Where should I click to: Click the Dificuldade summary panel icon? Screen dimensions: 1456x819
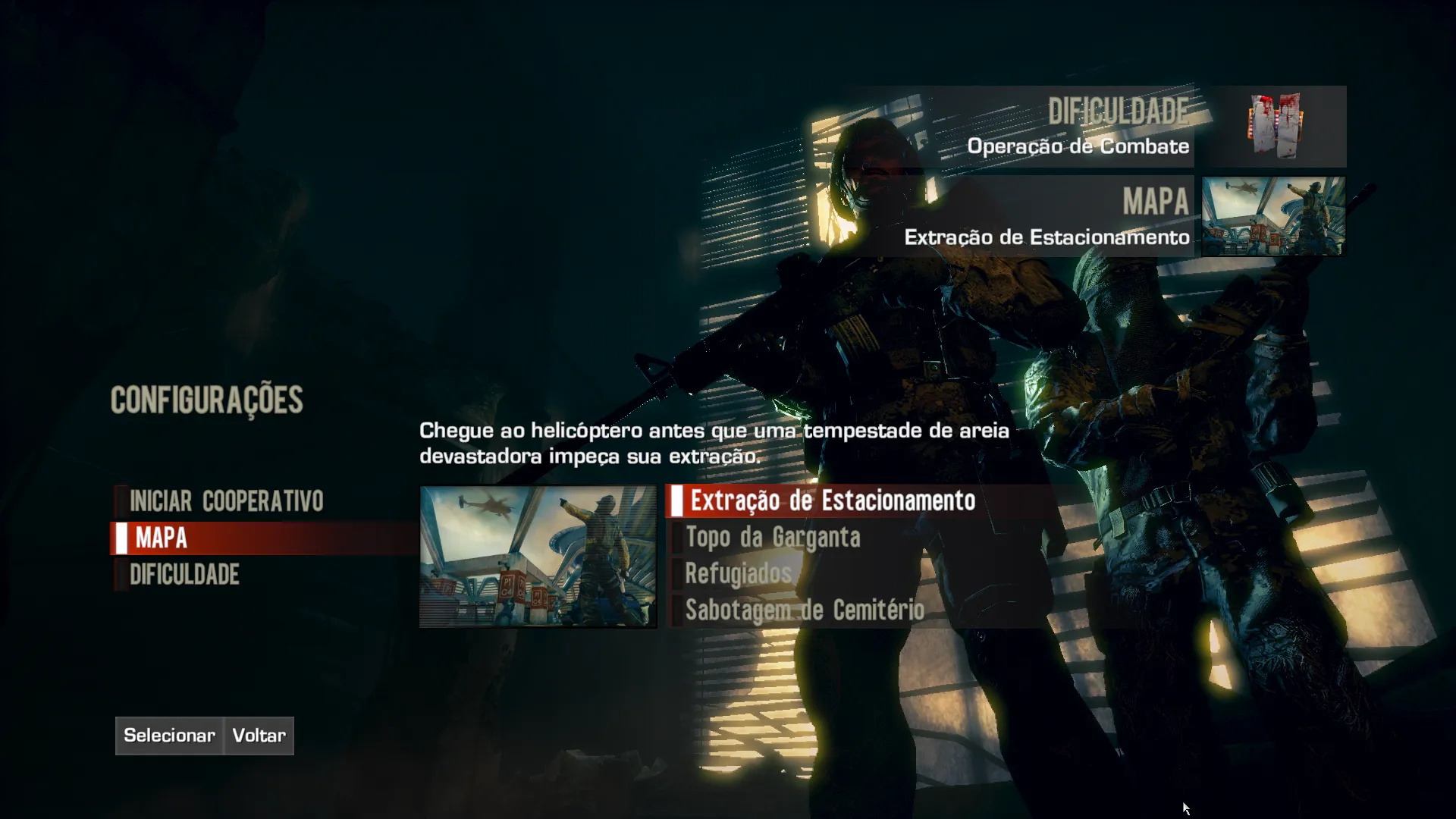click(1277, 127)
